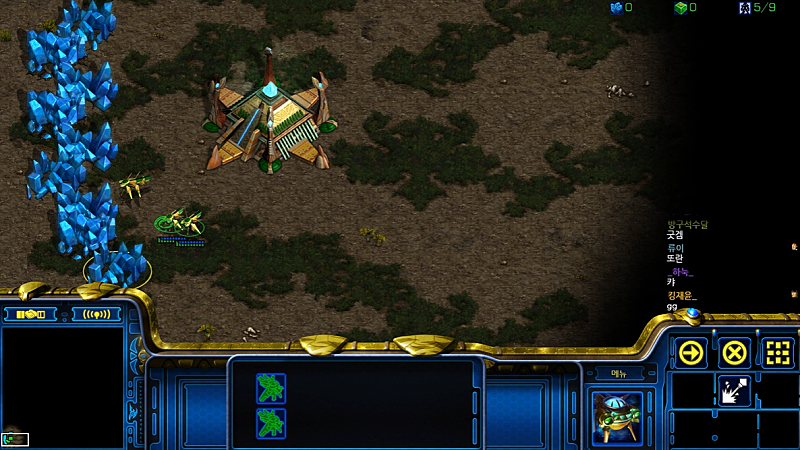Image resolution: width=800 pixels, height=450 pixels.
Task: Activate the Move command button
Action: [691, 353]
